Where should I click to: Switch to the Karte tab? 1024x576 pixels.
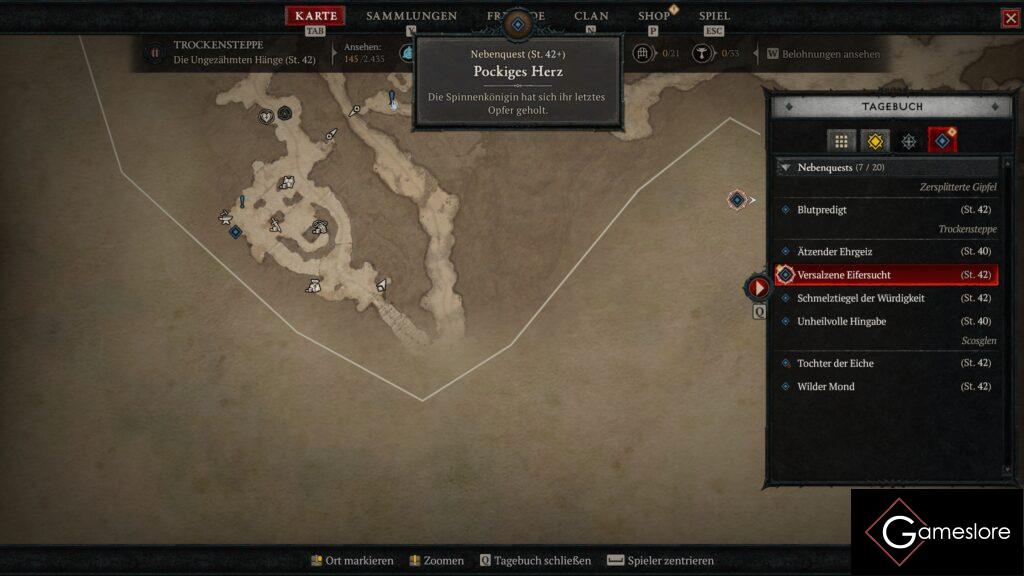pyautogui.click(x=316, y=16)
